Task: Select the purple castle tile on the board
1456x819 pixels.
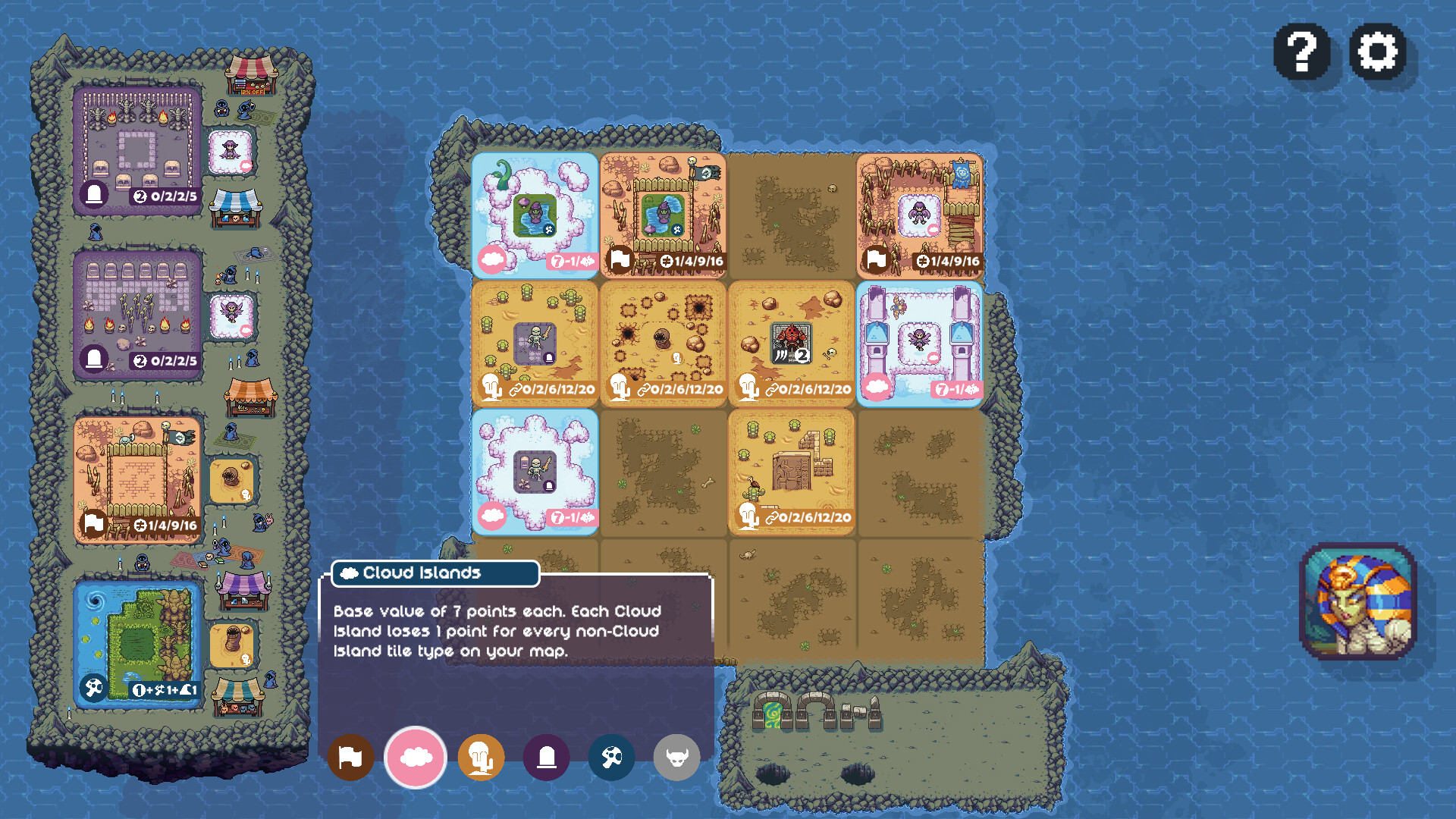Action: point(920,341)
